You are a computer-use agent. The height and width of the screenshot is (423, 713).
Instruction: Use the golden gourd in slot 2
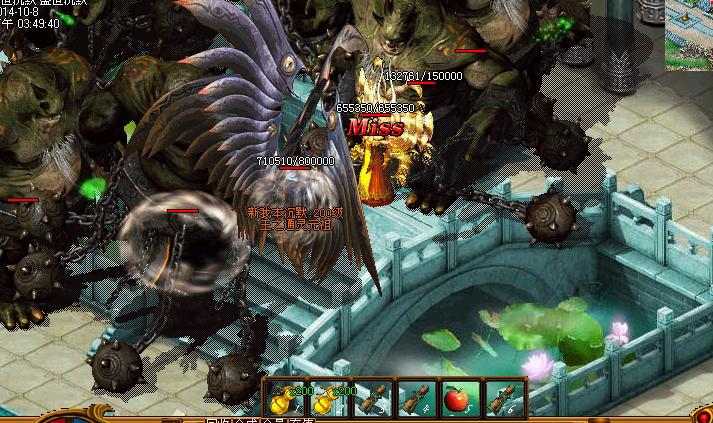coord(327,399)
